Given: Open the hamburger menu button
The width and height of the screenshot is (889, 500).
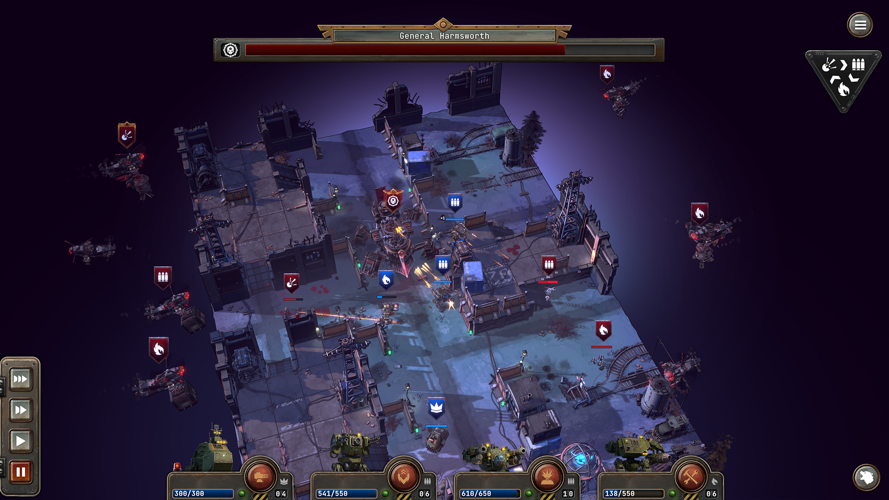Looking at the screenshot, I should (x=860, y=25).
